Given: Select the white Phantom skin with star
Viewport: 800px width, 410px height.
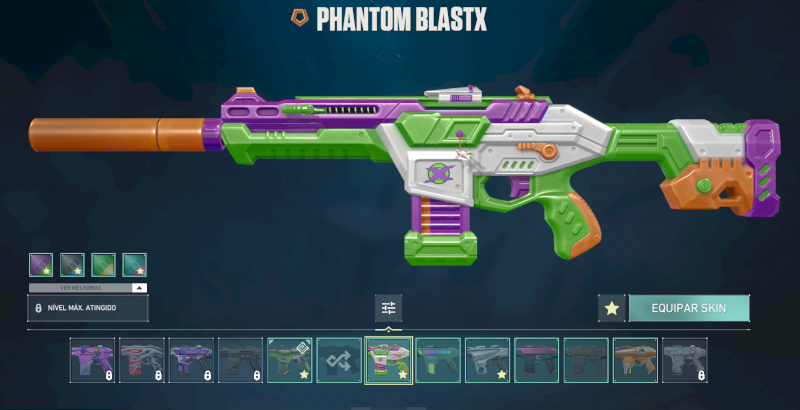Looking at the screenshot, I should point(487,360).
